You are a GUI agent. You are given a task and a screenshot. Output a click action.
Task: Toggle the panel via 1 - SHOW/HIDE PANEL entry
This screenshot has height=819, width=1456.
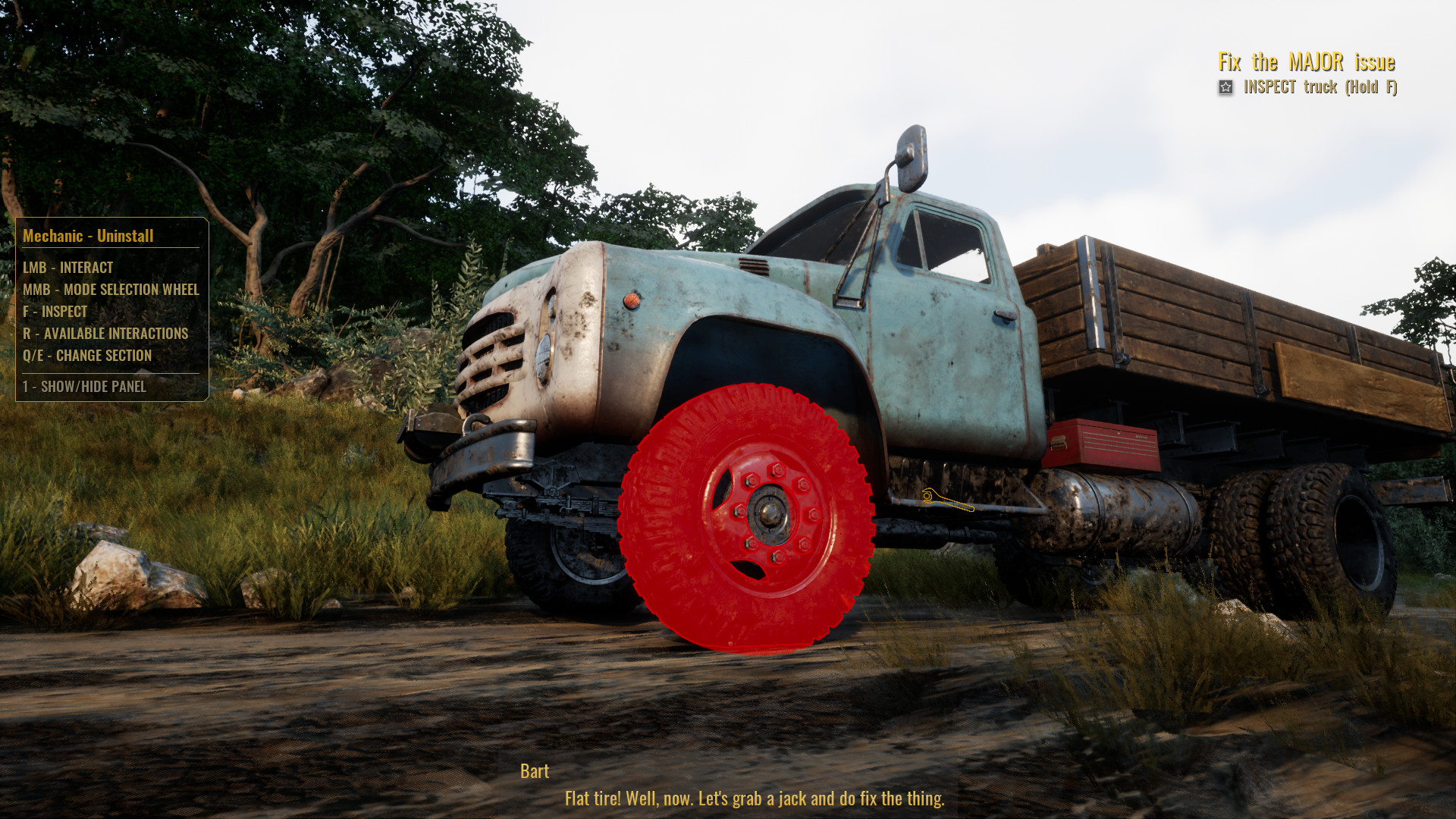pyautogui.click(x=85, y=387)
